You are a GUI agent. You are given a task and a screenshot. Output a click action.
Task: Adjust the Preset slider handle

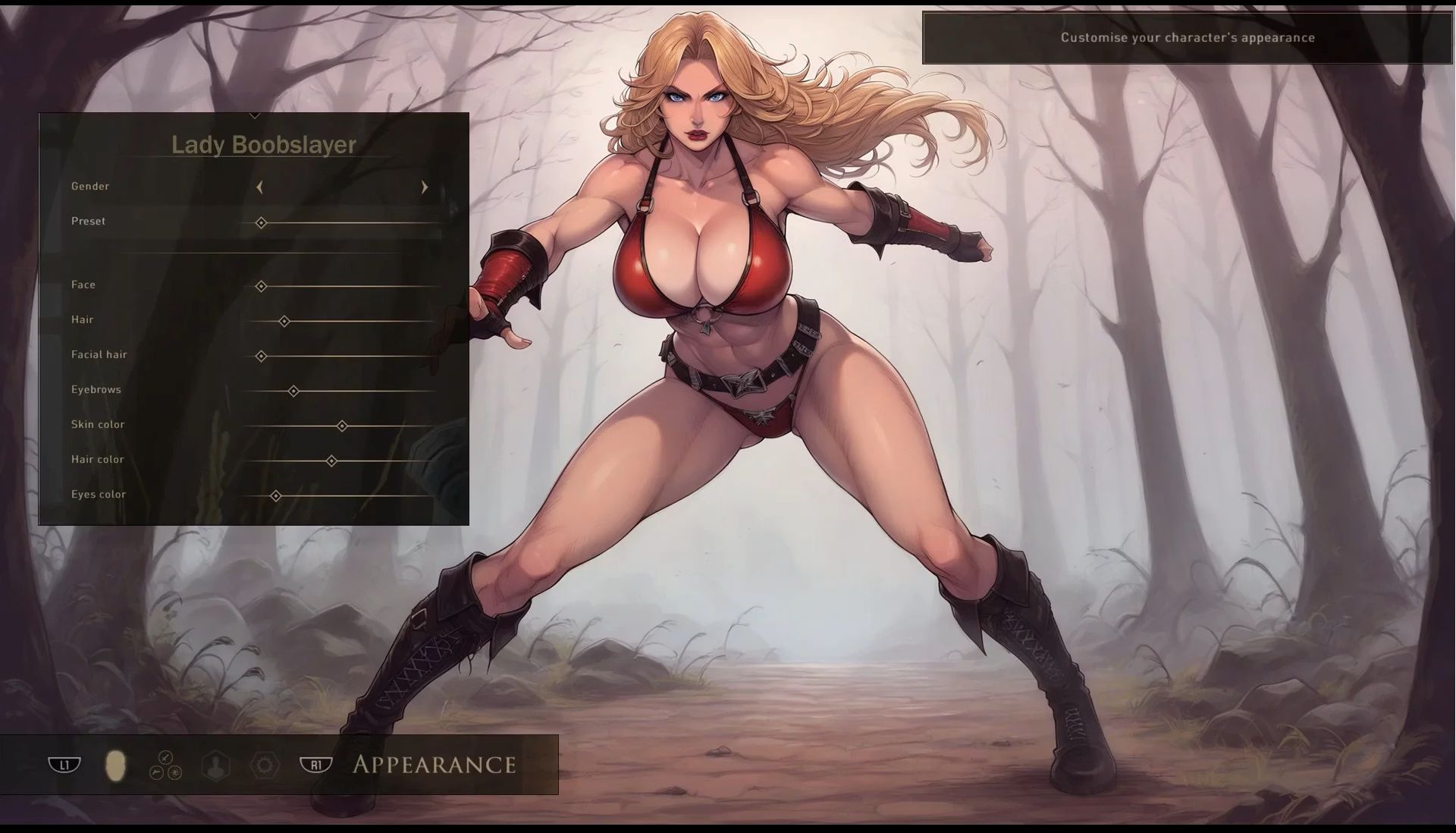coord(261,223)
